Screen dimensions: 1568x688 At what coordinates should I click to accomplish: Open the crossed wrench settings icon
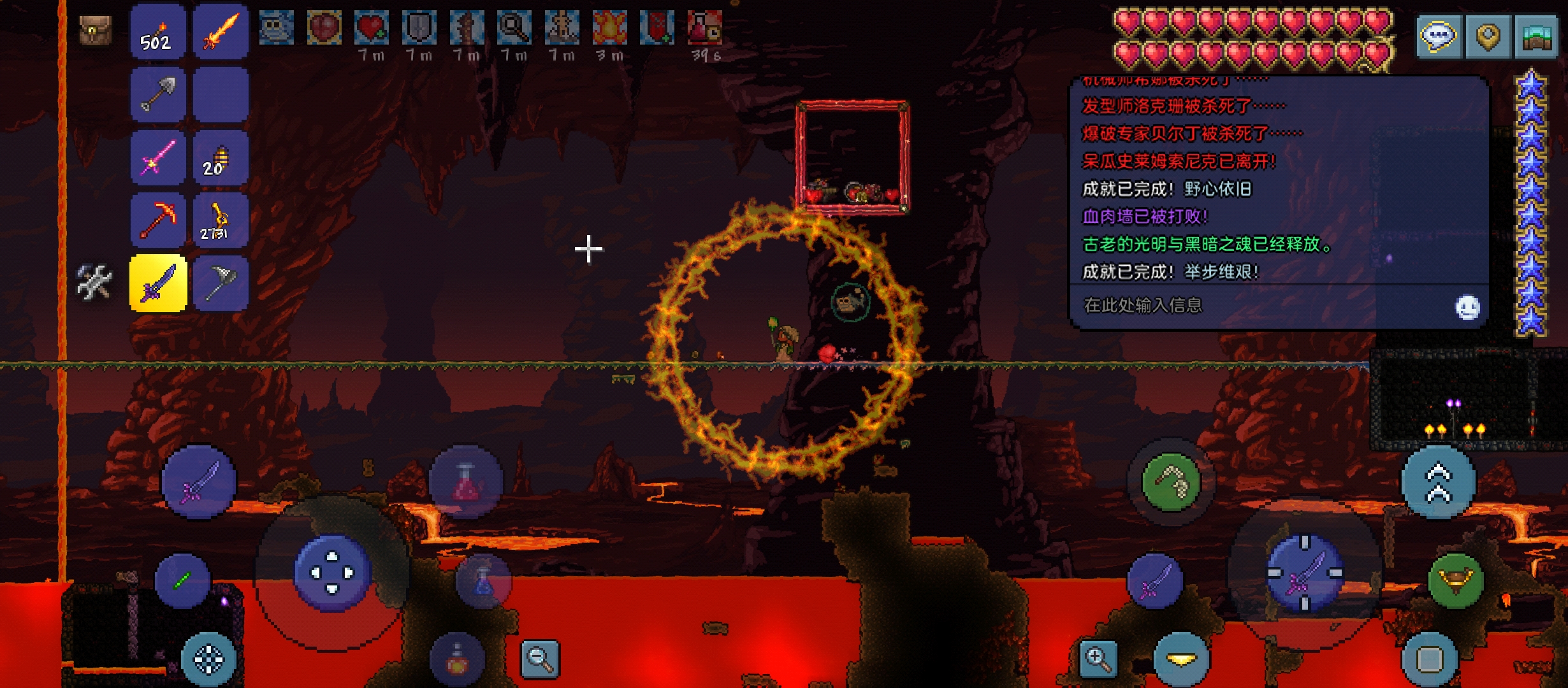pos(94,282)
